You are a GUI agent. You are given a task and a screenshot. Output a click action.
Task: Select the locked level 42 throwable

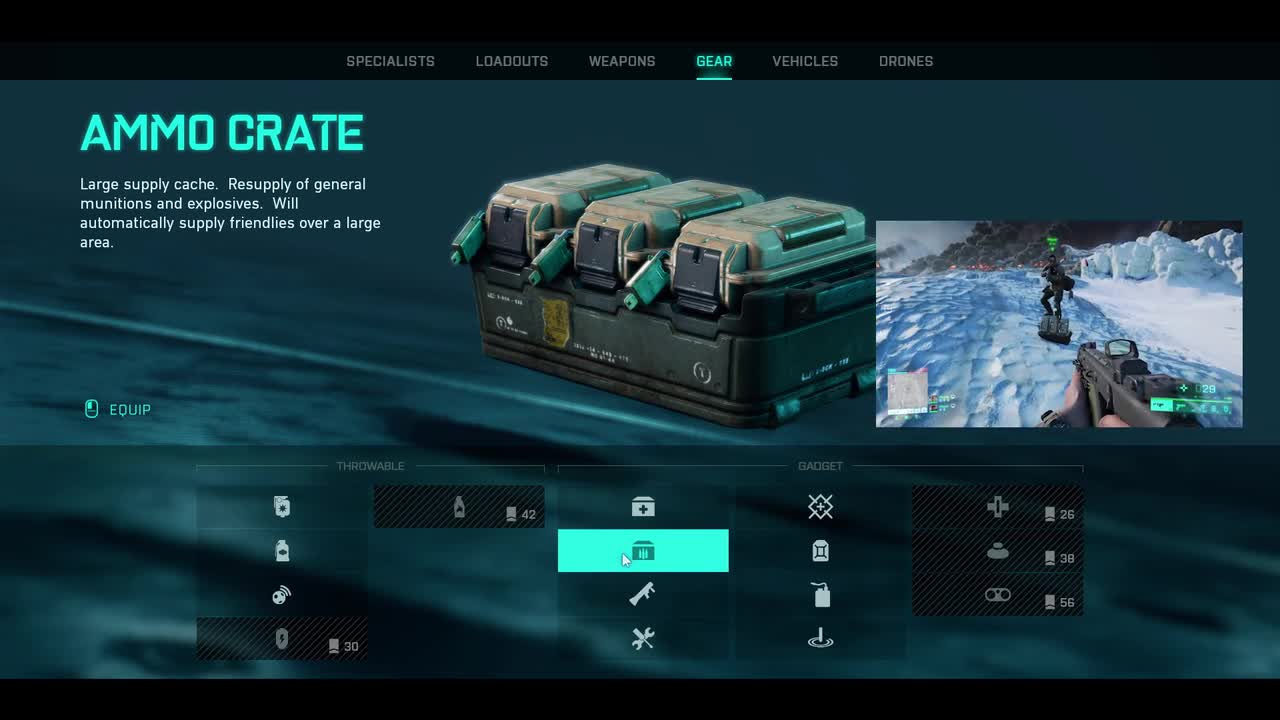459,507
